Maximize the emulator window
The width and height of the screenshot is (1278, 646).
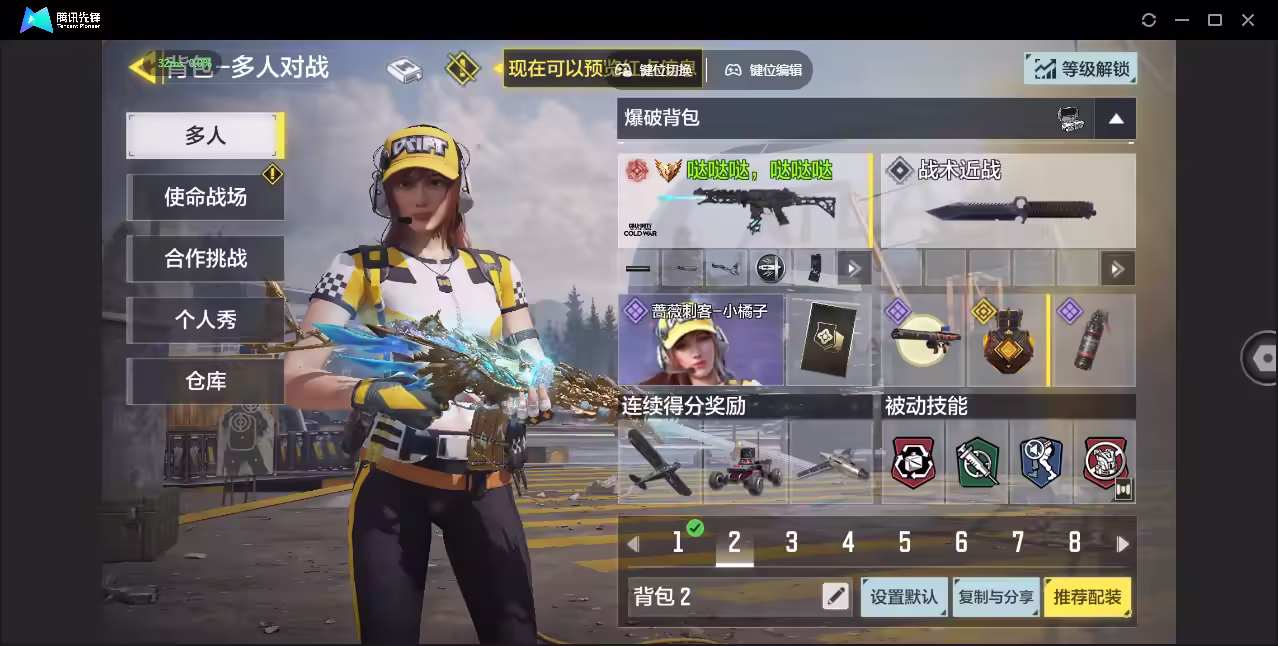(1215, 20)
